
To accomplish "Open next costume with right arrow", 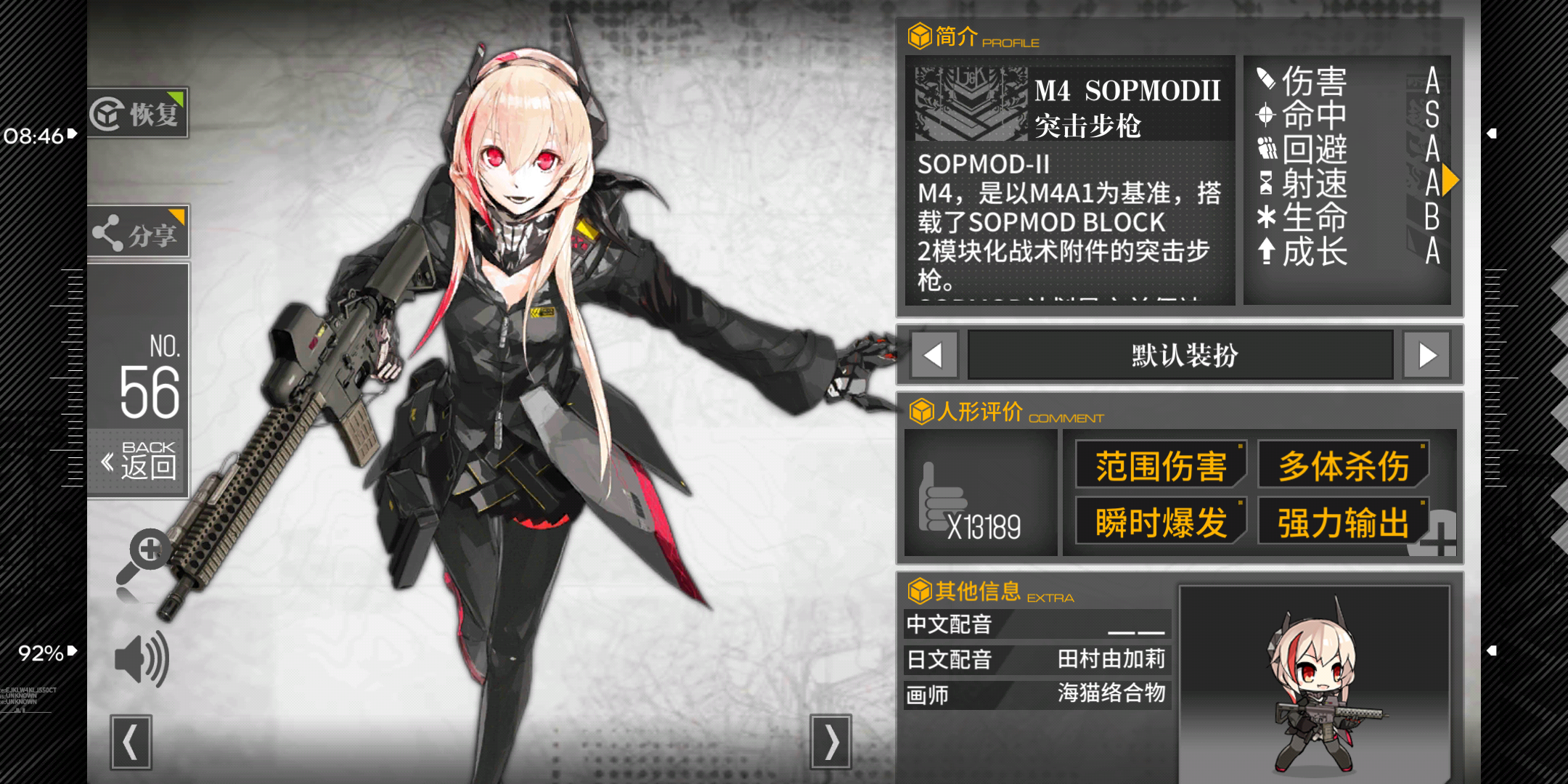I will [1427, 355].
